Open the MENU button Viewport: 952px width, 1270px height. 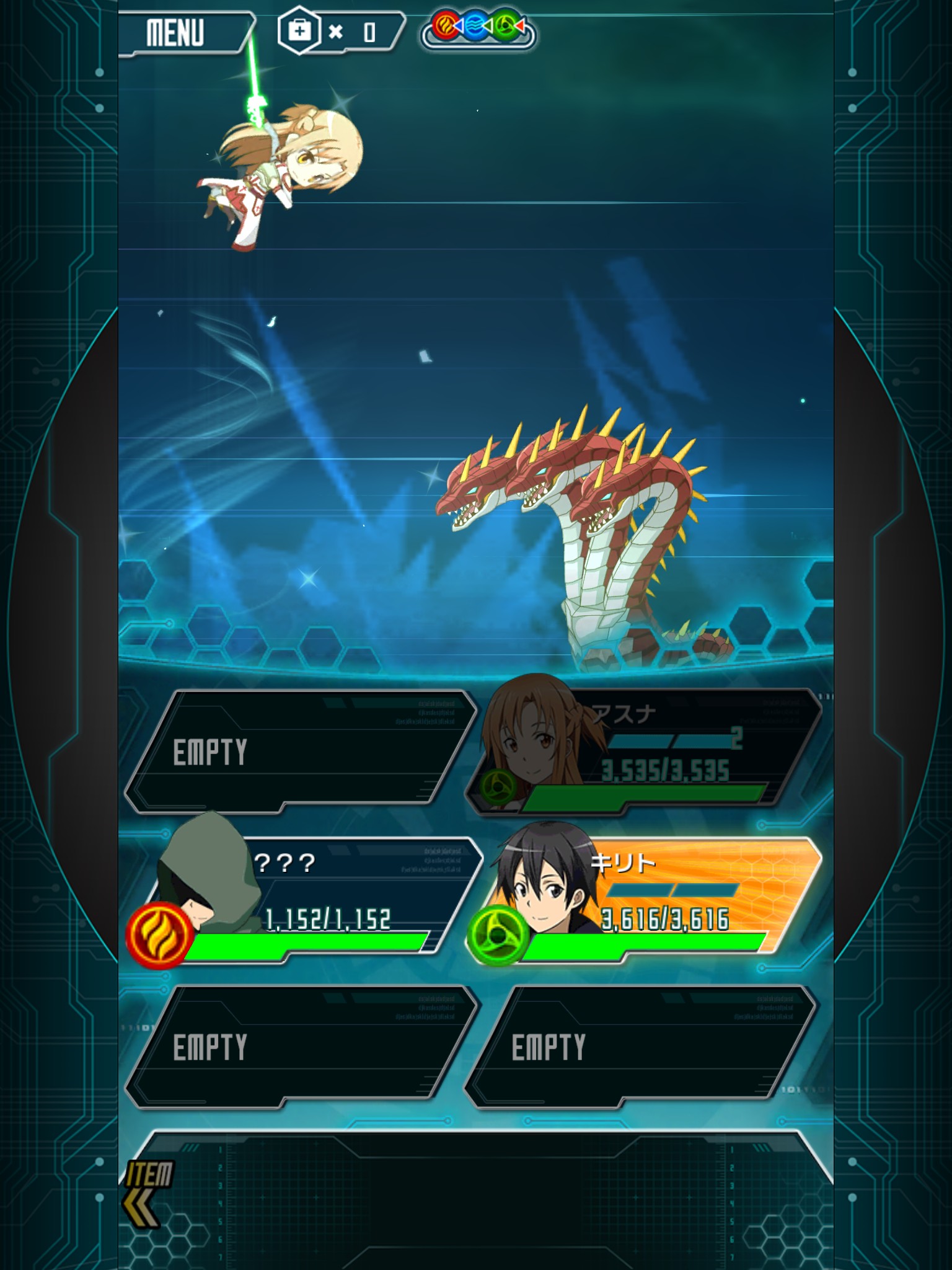180,33
